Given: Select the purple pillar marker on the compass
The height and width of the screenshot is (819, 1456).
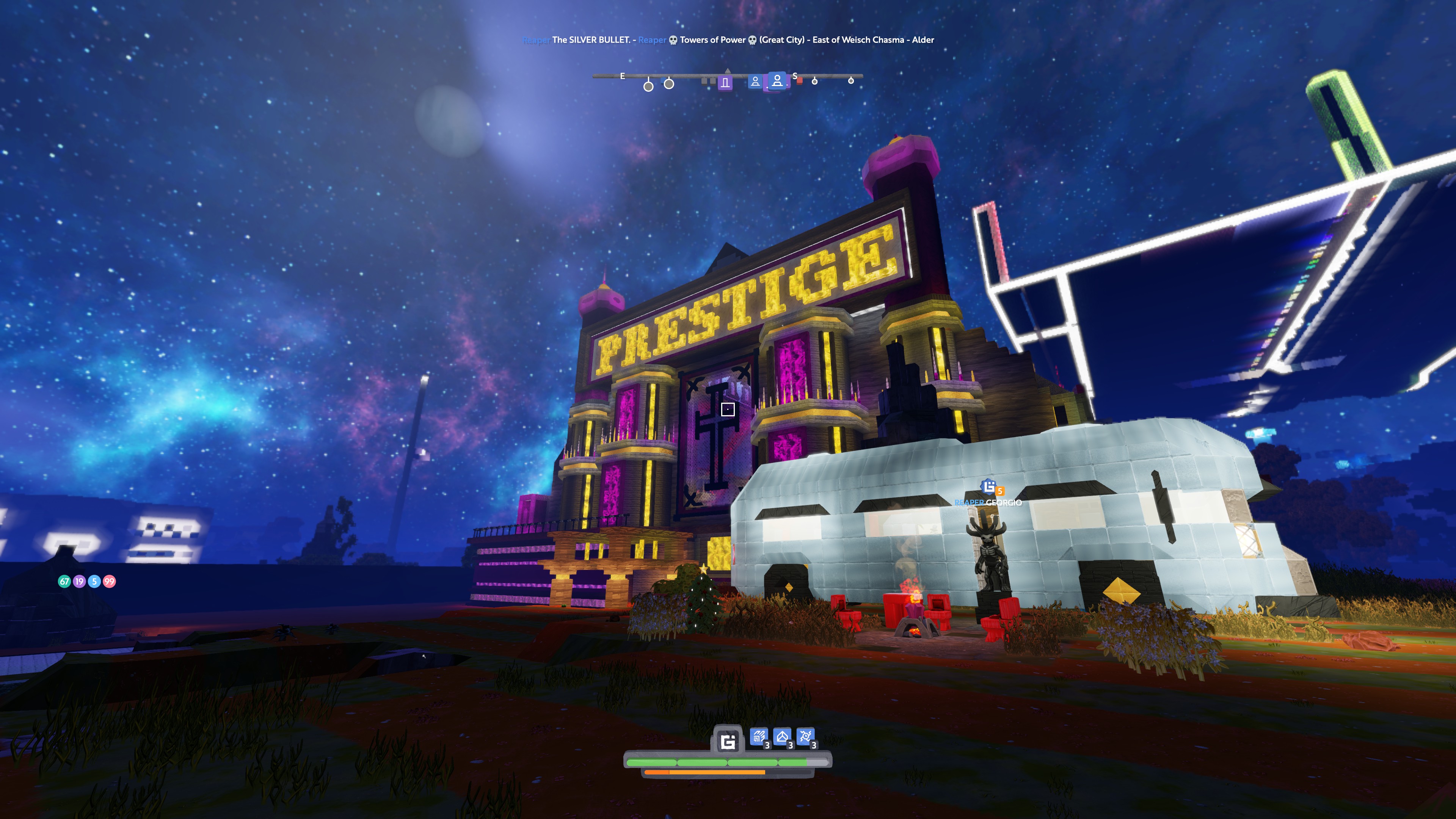Looking at the screenshot, I should coord(725,83).
